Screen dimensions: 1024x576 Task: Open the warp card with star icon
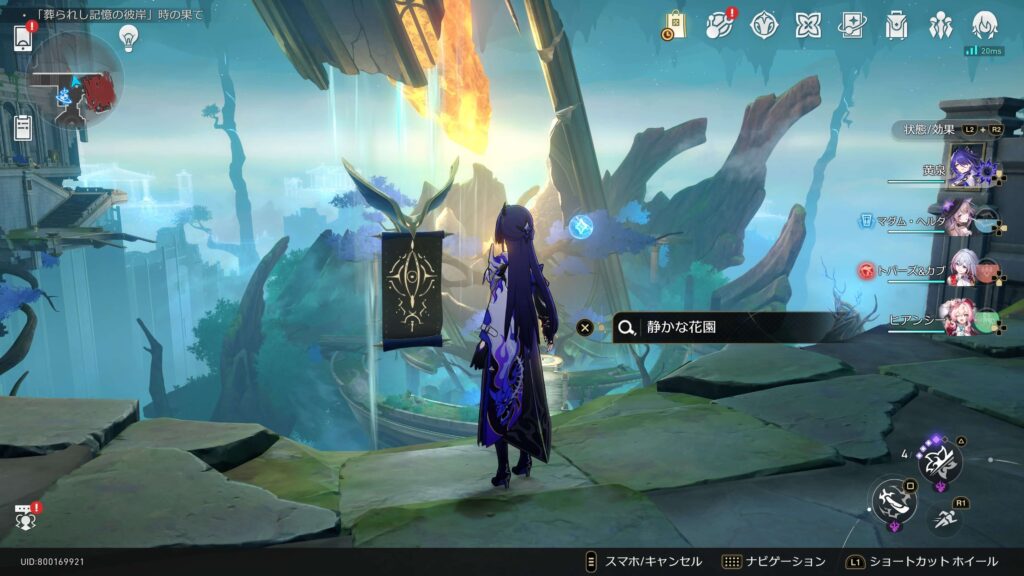pyautogui.click(x=852, y=25)
